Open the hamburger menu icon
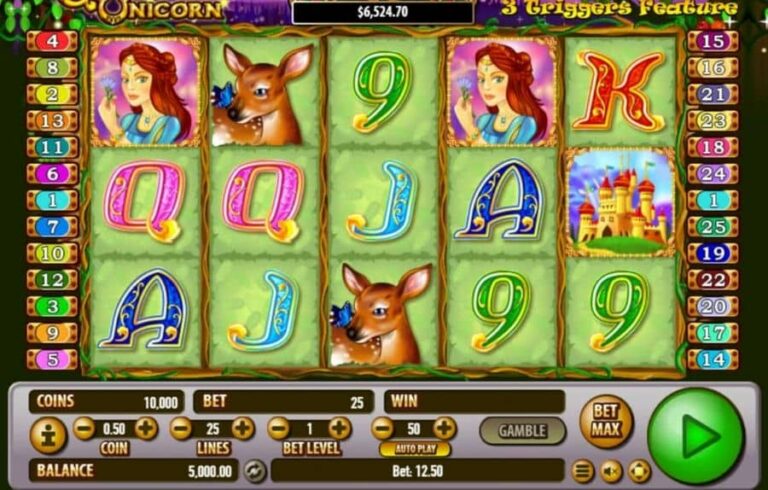This screenshot has width=768, height=490. (582, 470)
